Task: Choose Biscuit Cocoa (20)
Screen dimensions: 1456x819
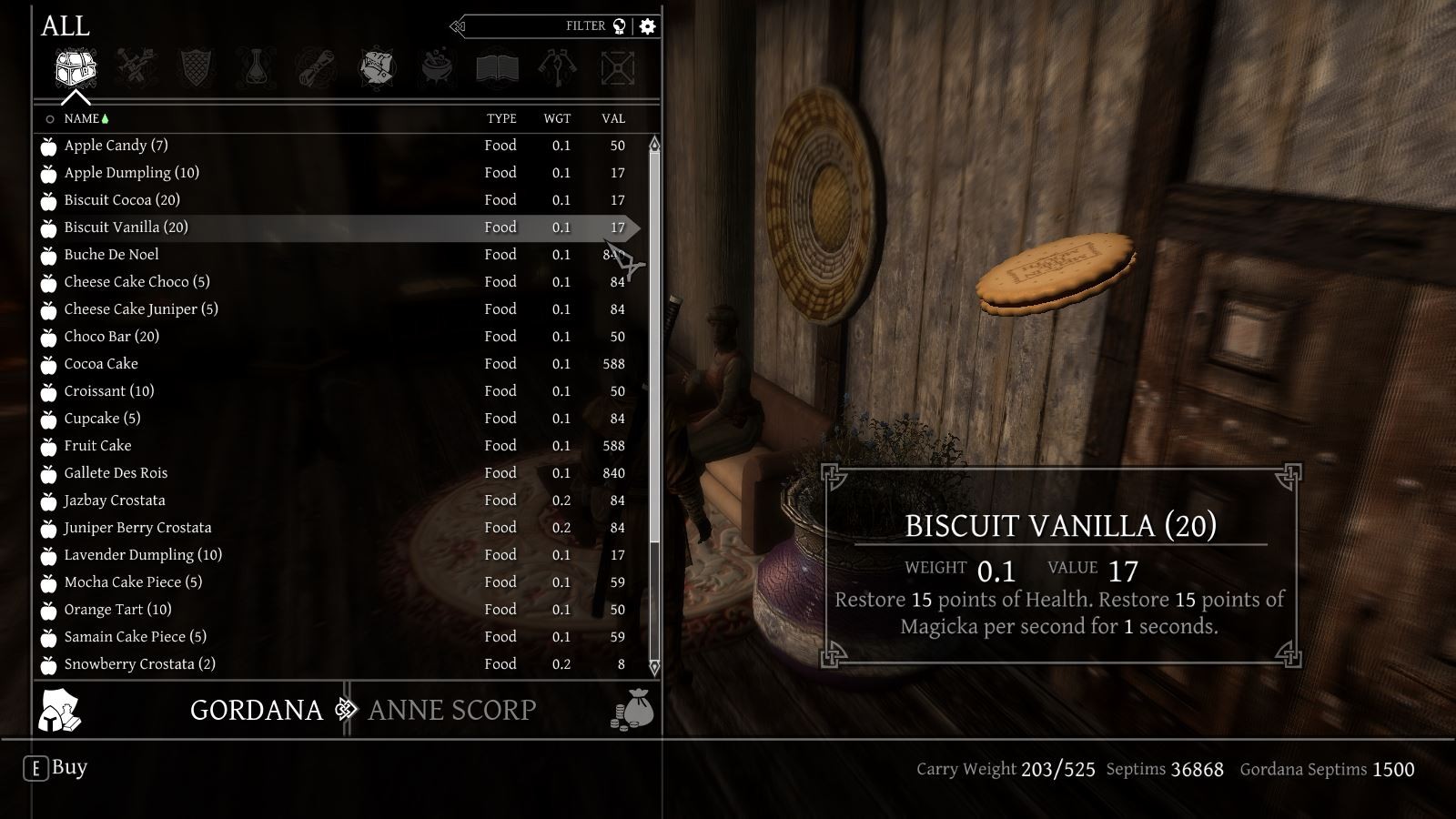Action: point(122,200)
